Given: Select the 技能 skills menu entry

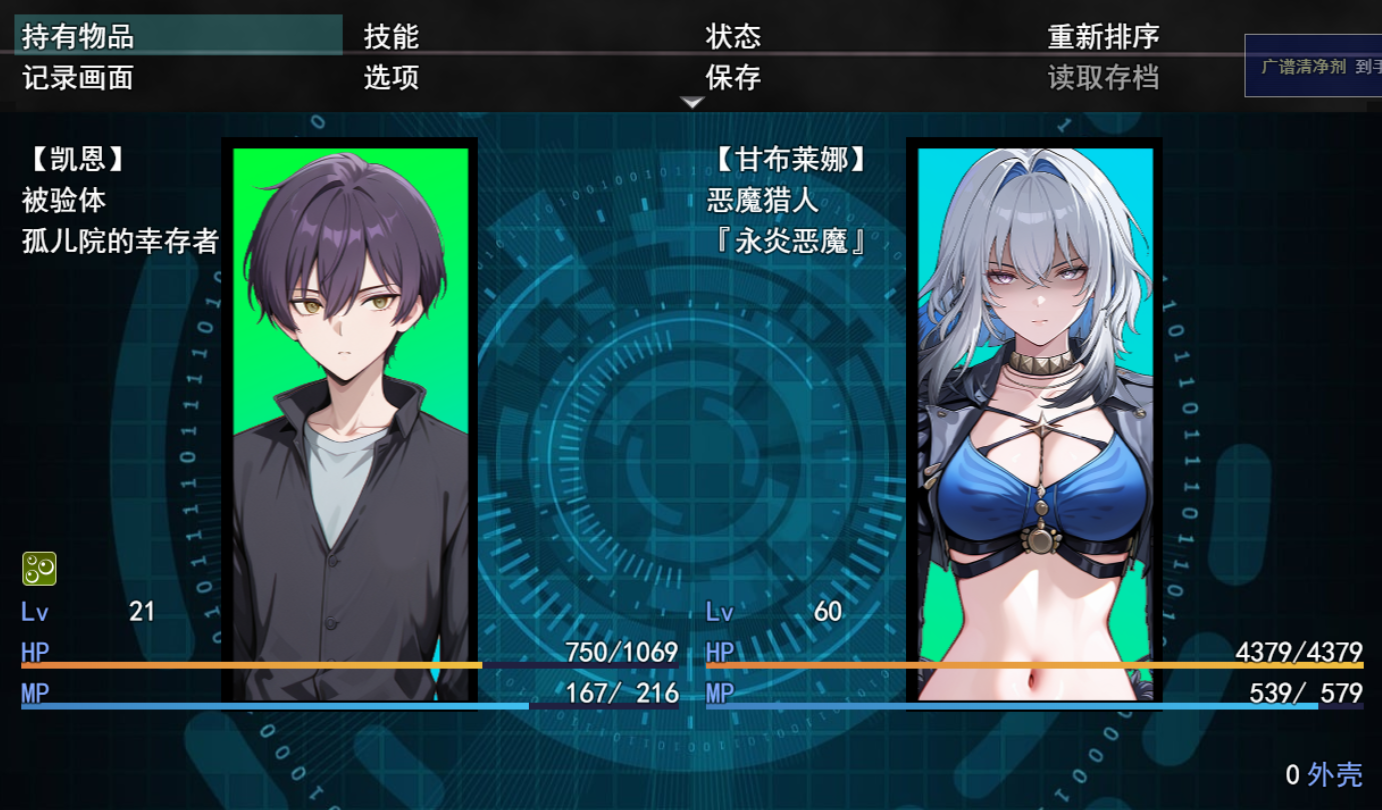Looking at the screenshot, I should 391,37.
